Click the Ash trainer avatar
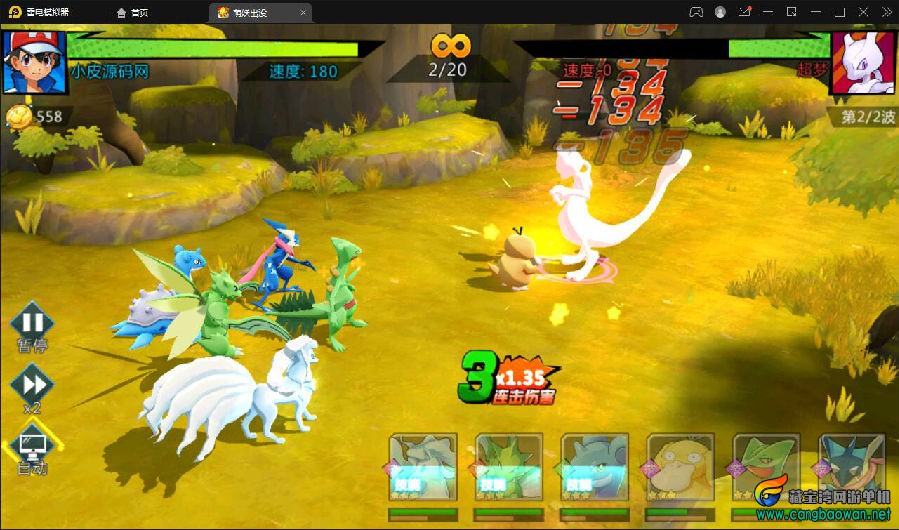Screen dimensions: 899x530 point(34,62)
